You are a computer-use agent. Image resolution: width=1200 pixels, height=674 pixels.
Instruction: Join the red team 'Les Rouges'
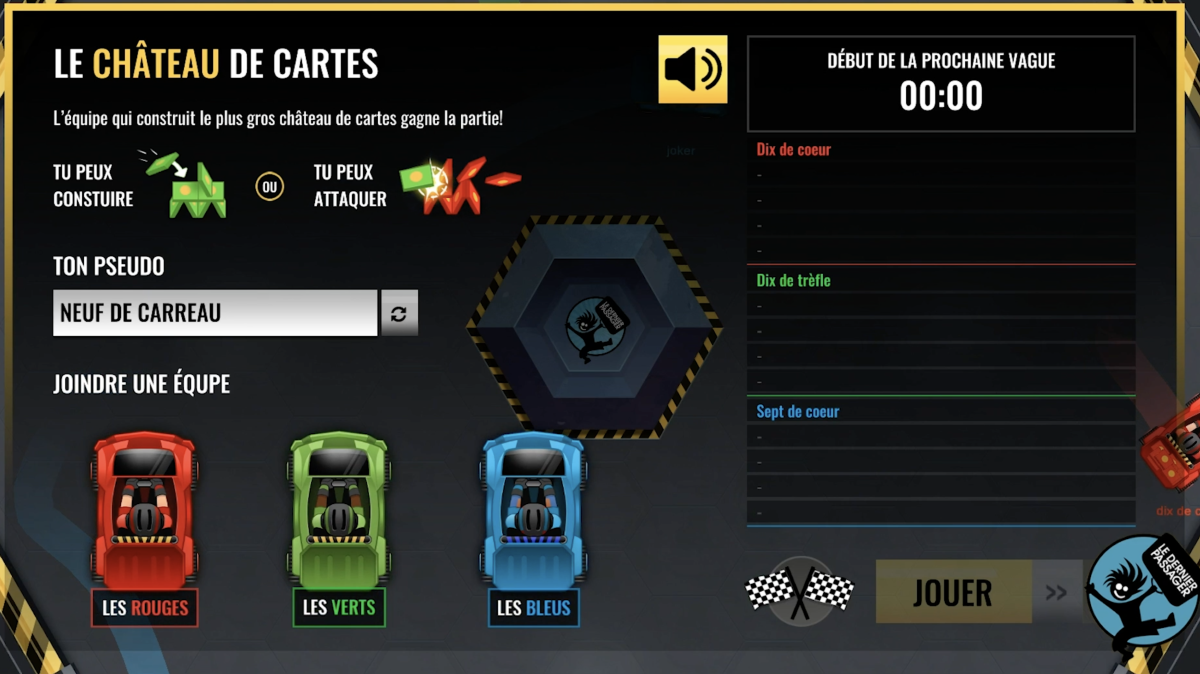point(145,608)
